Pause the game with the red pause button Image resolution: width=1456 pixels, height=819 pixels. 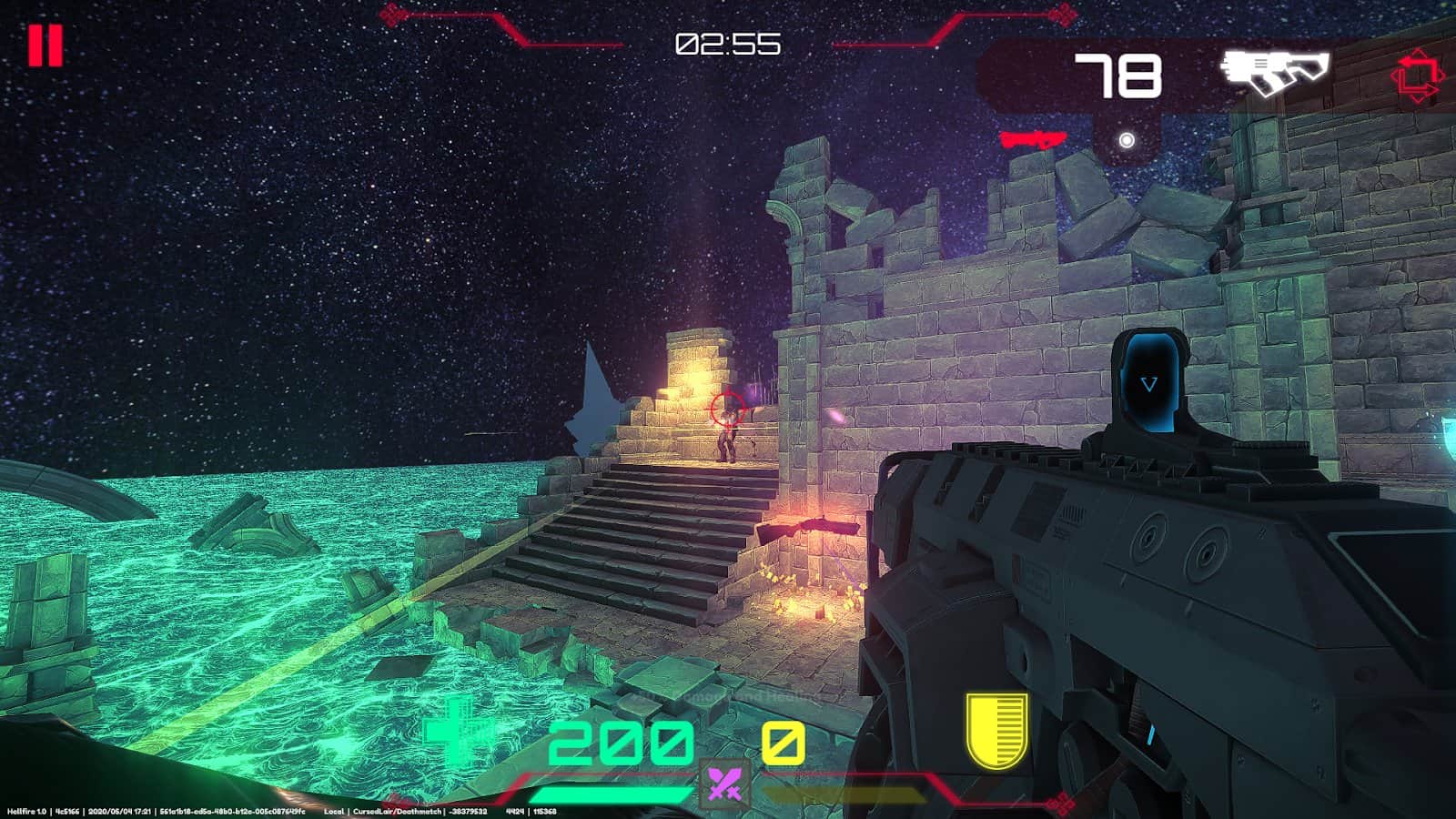[45, 45]
